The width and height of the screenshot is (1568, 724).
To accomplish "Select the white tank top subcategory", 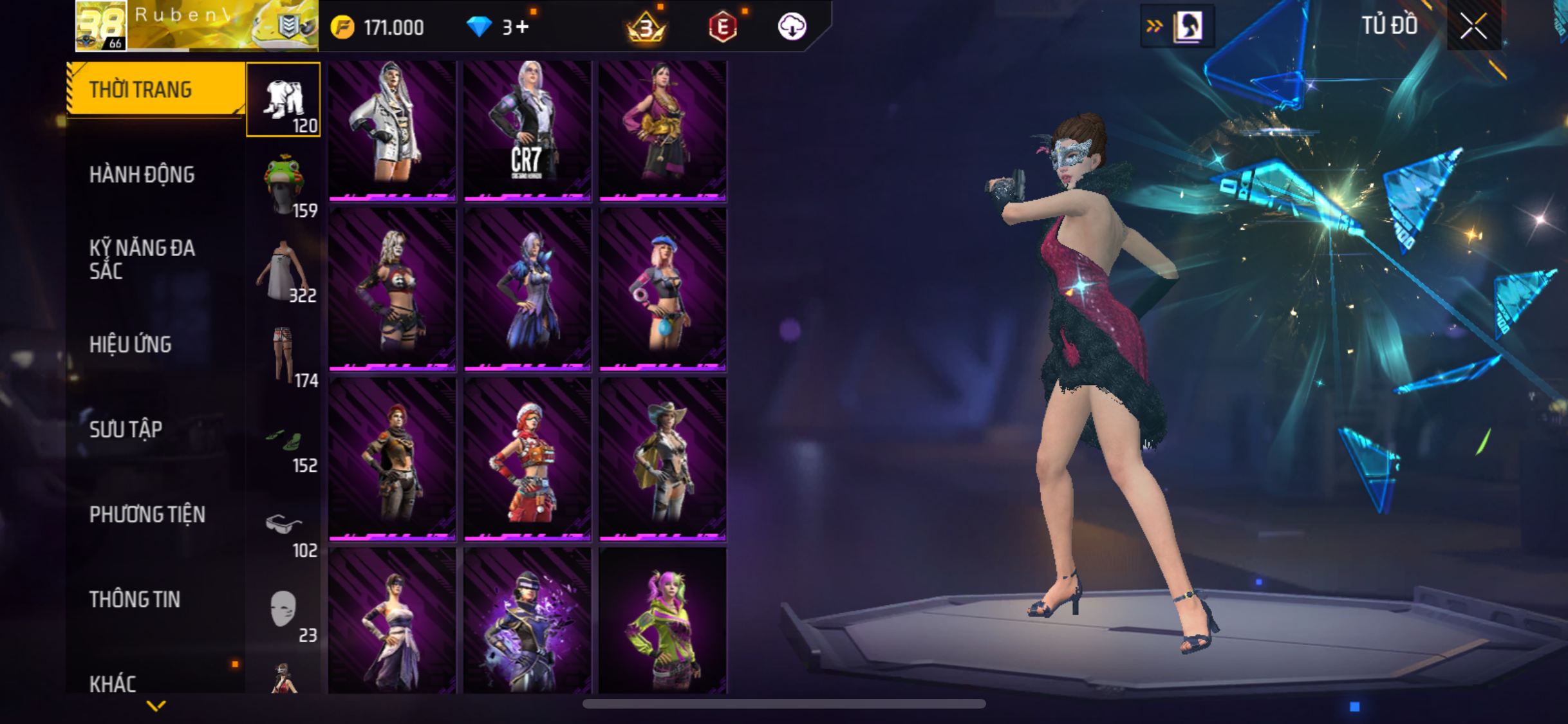I will 284,272.
